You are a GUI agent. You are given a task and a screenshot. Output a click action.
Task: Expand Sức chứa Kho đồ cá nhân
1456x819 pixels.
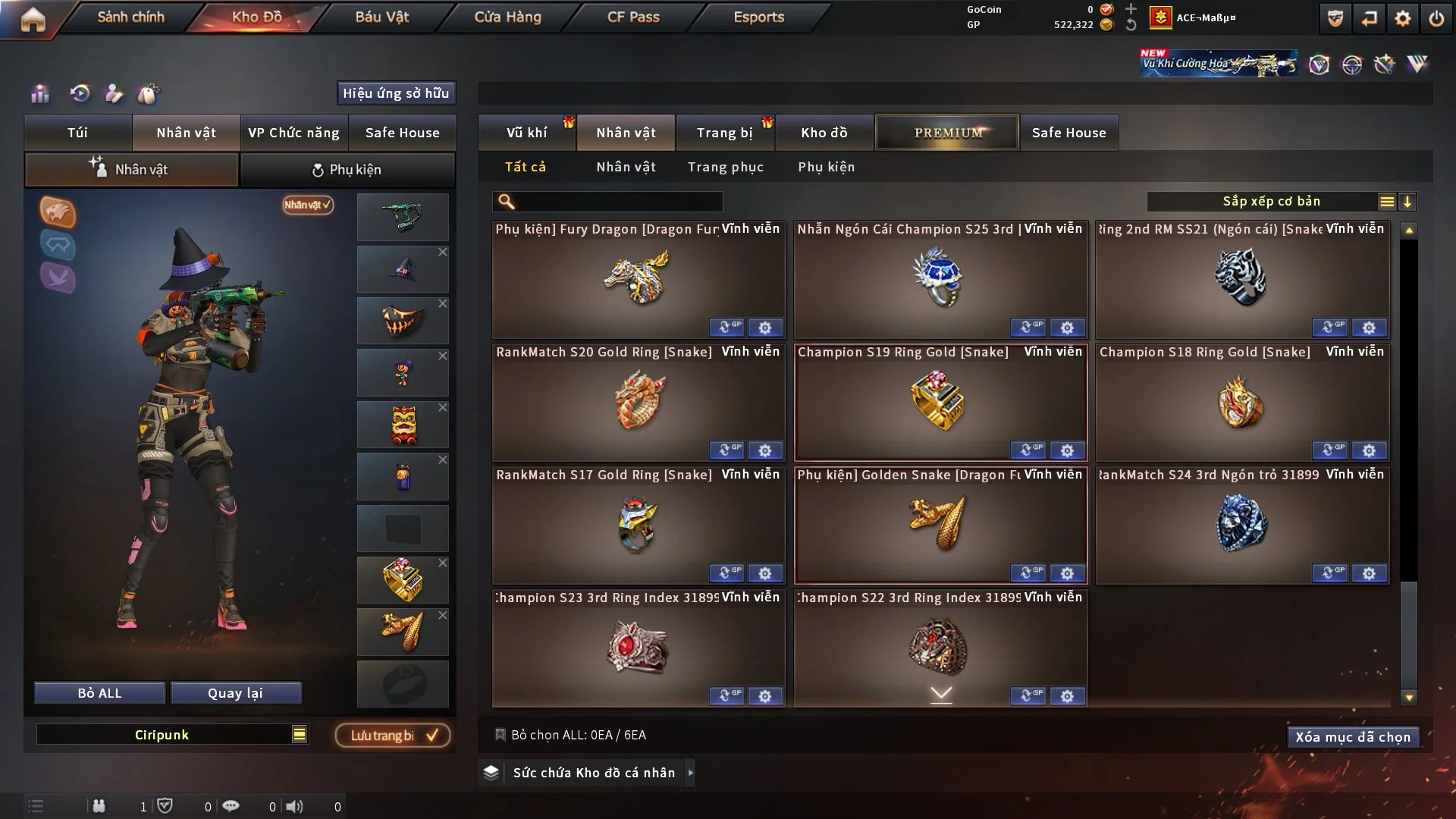pyautogui.click(x=689, y=773)
